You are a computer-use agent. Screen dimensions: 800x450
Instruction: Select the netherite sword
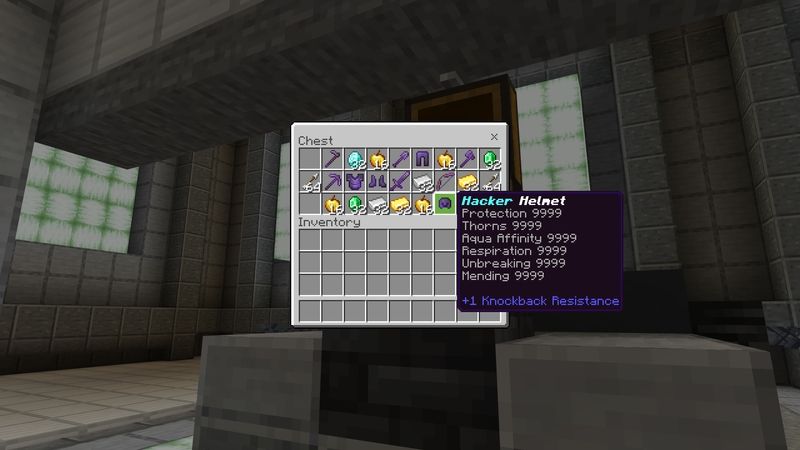click(401, 182)
